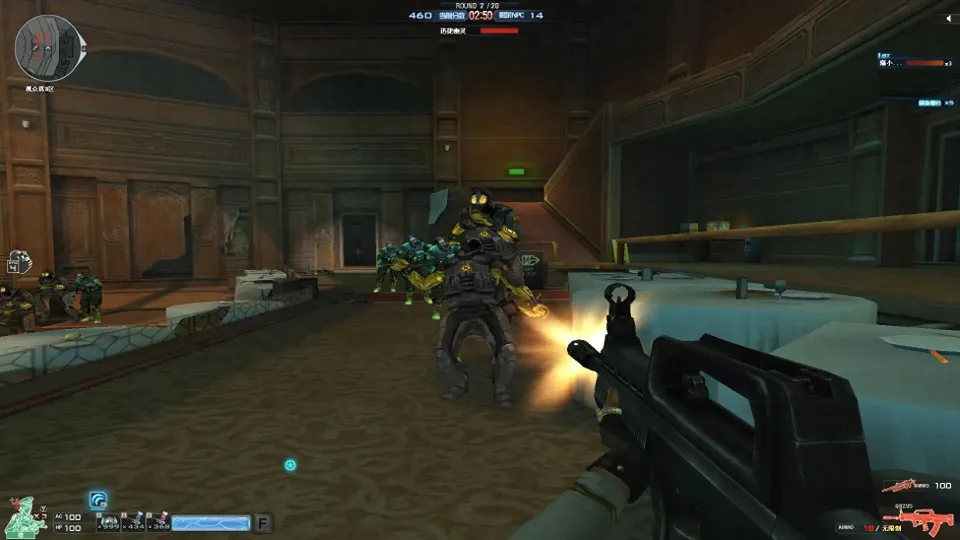The image size is (960, 540).
Task: Activate the glowing blue wave skill icon
Action: (x=99, y=499)
